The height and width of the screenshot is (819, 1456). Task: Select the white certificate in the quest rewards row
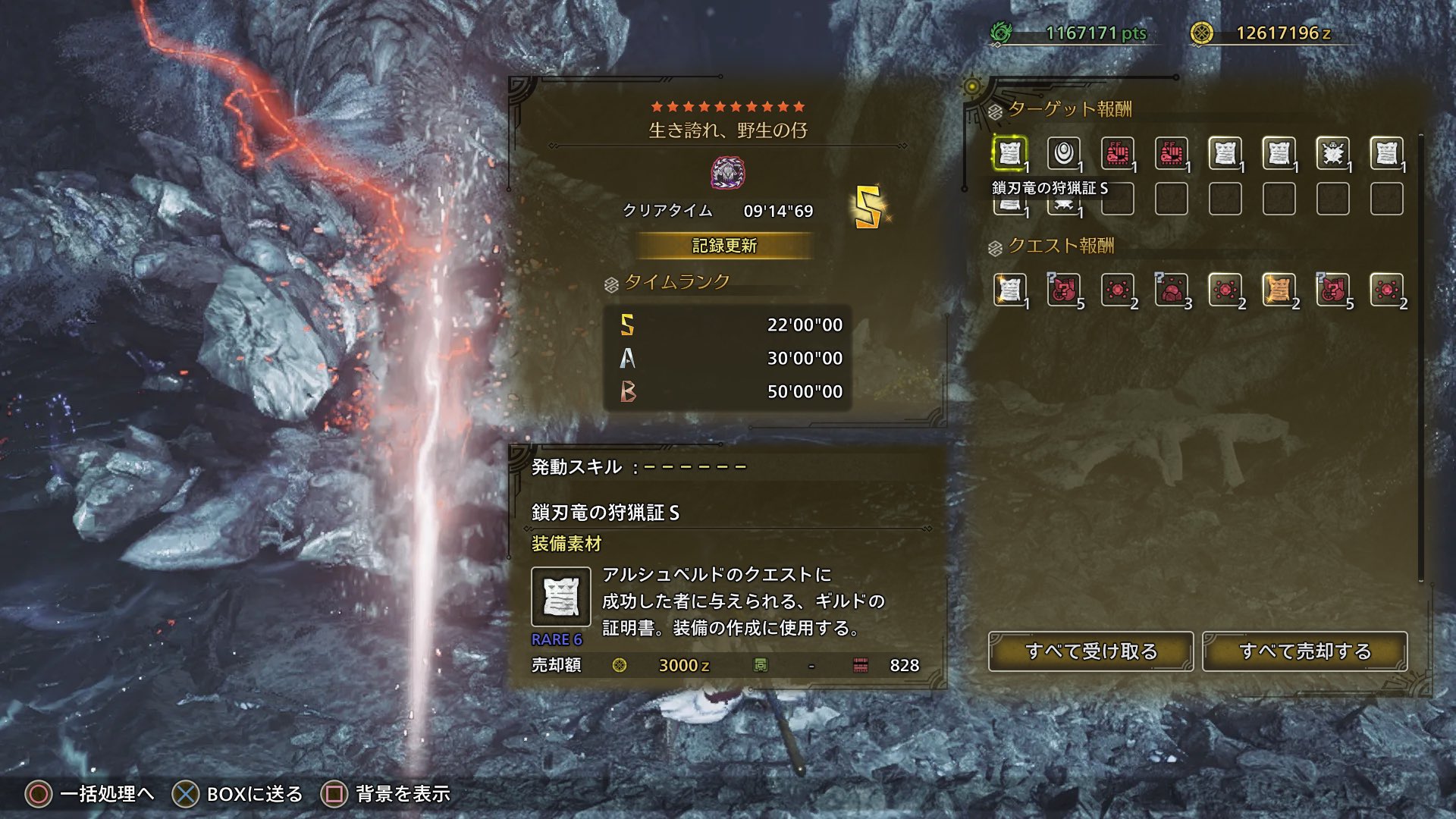click(1009, 290)
